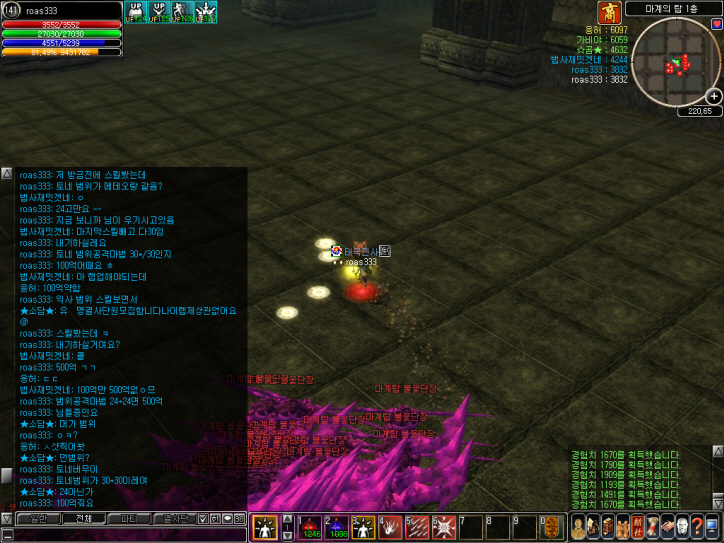The height and width of the screenshot is (543, 724).
Task: Open the red shop icon near minimap
Action: pyautogui.click(x=608, y=12)
